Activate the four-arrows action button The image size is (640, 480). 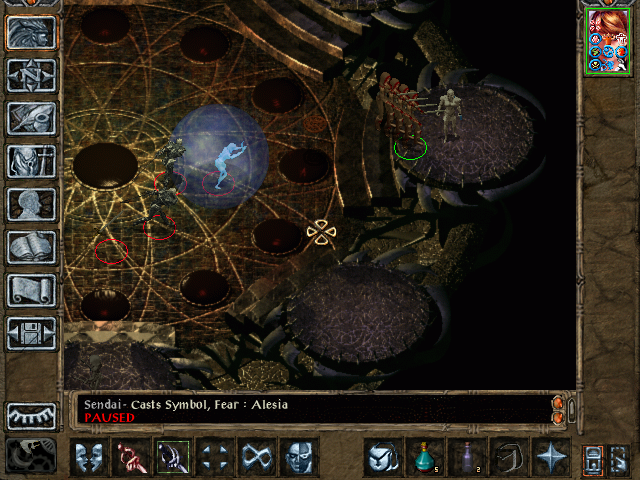[214, 458]
